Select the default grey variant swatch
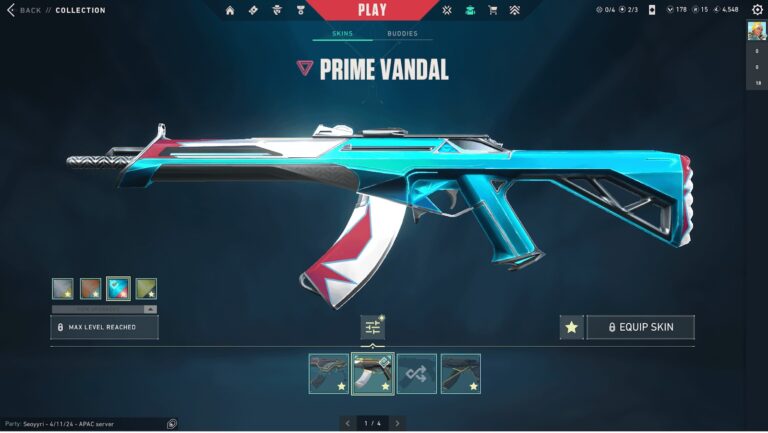The height and width of the screenshot is (433, 768). click(x=62, y=289)
